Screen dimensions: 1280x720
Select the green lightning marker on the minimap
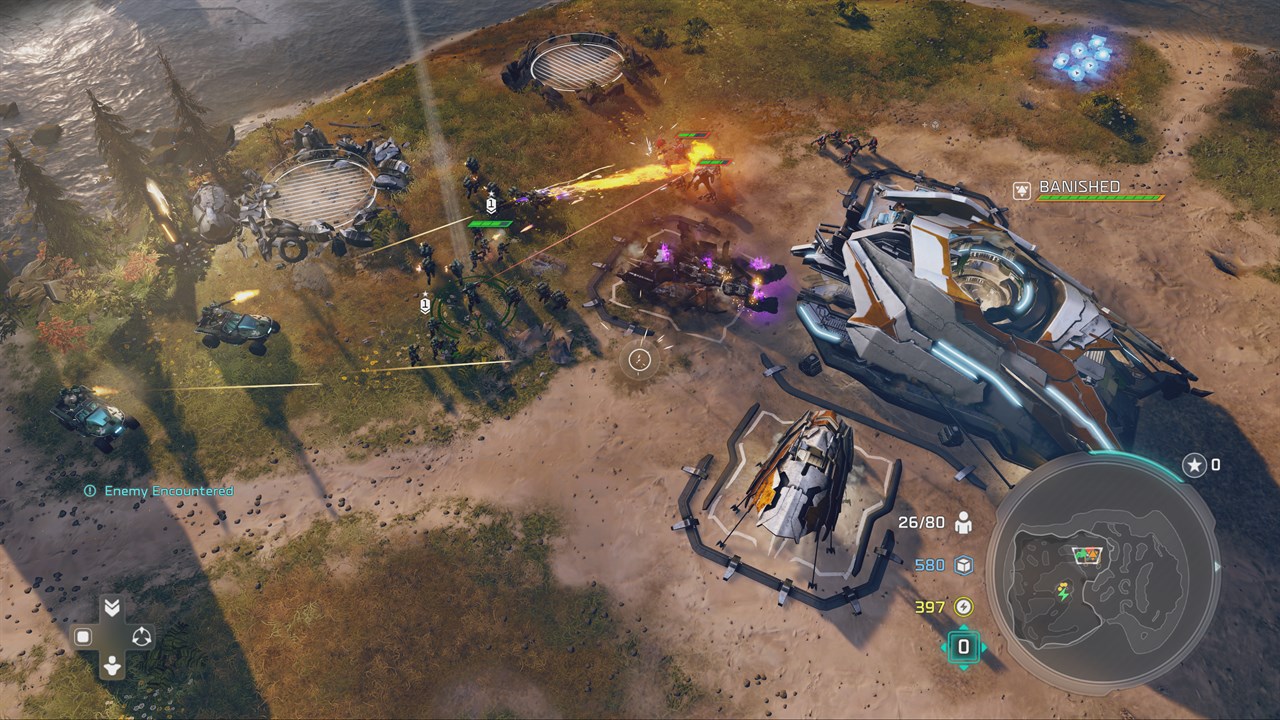[x=1062, y=593]
